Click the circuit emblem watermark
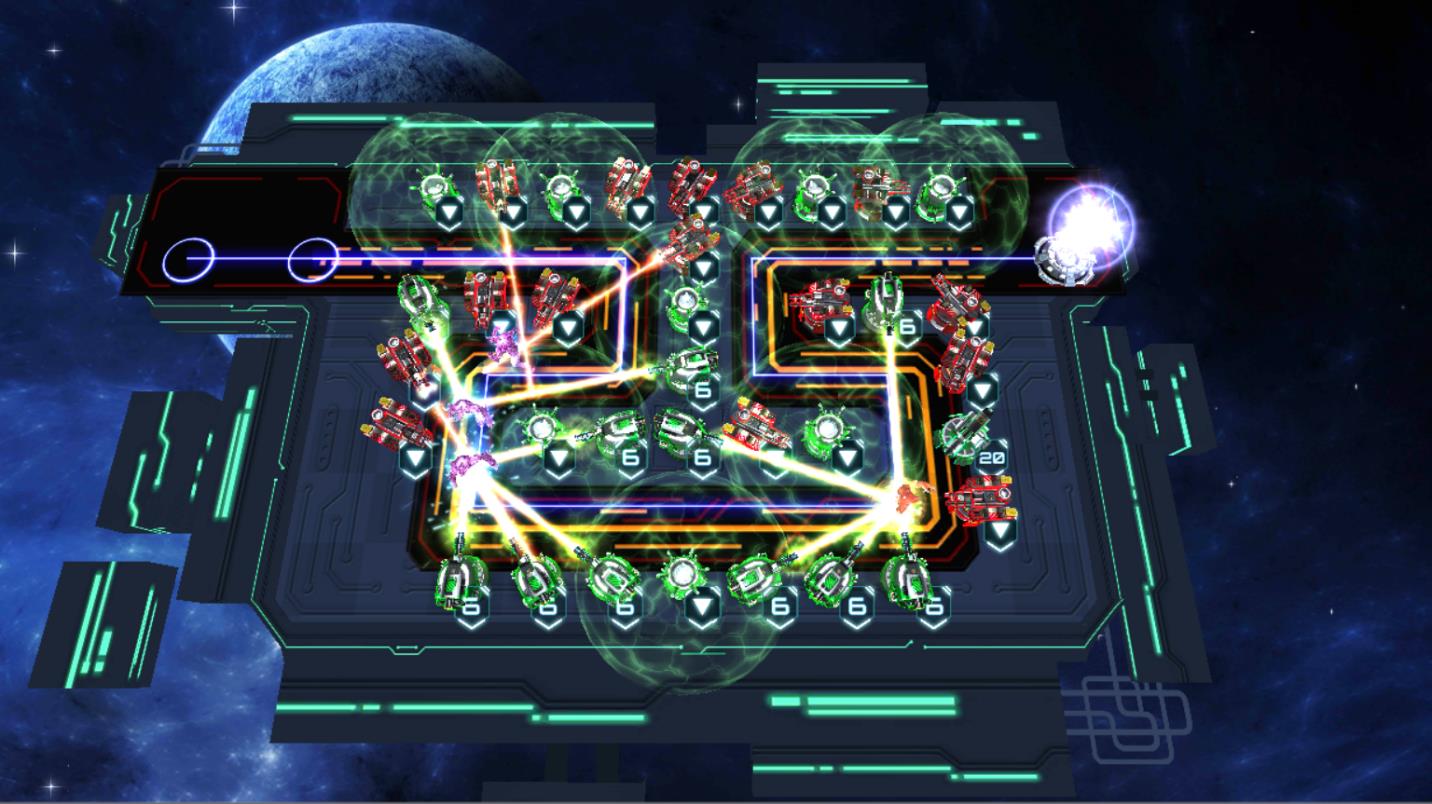The image size is (1432, 804). click(x=1125, y=715)
